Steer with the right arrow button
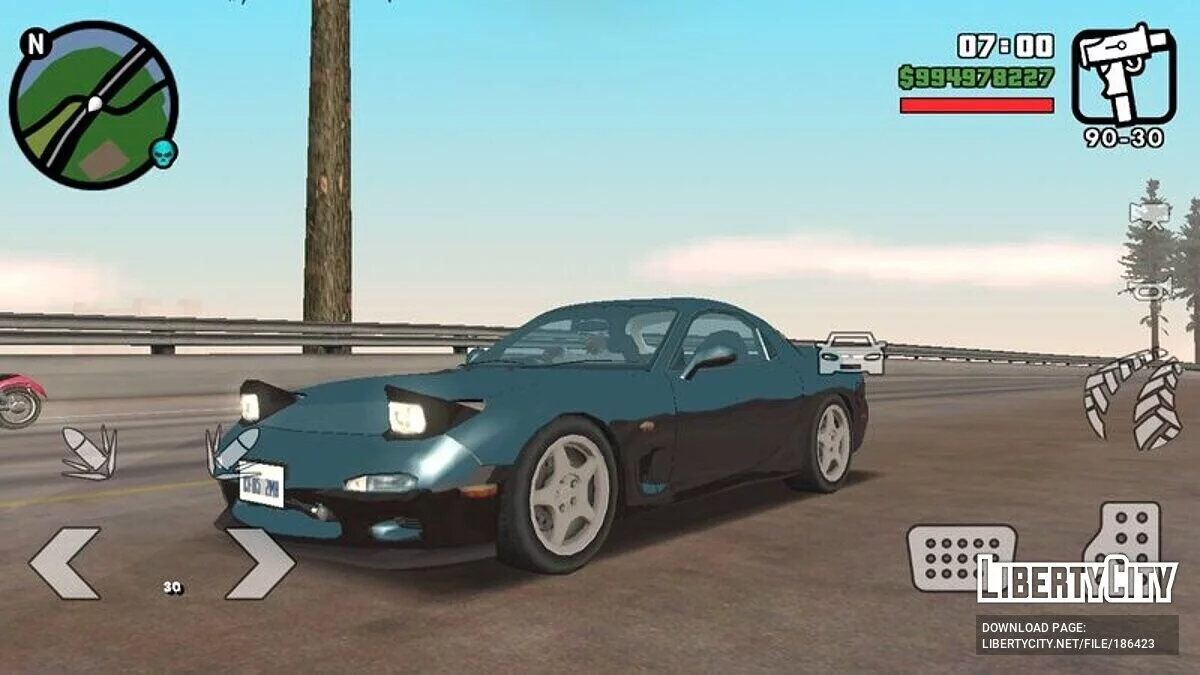Viewport: 1200px width, 675px height. [x=260, y=563]
